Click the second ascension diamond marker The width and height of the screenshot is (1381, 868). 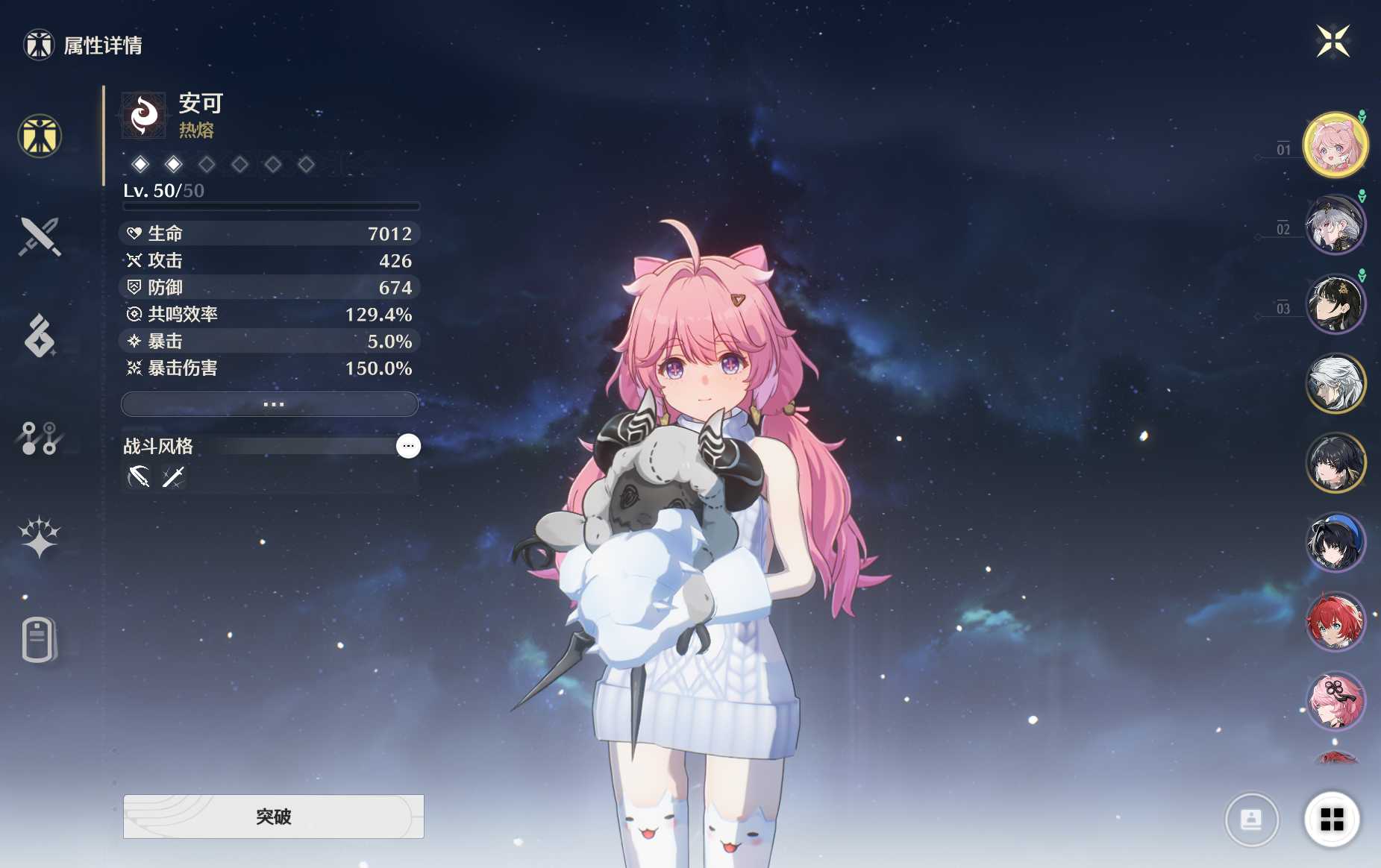tap(174, 164)
